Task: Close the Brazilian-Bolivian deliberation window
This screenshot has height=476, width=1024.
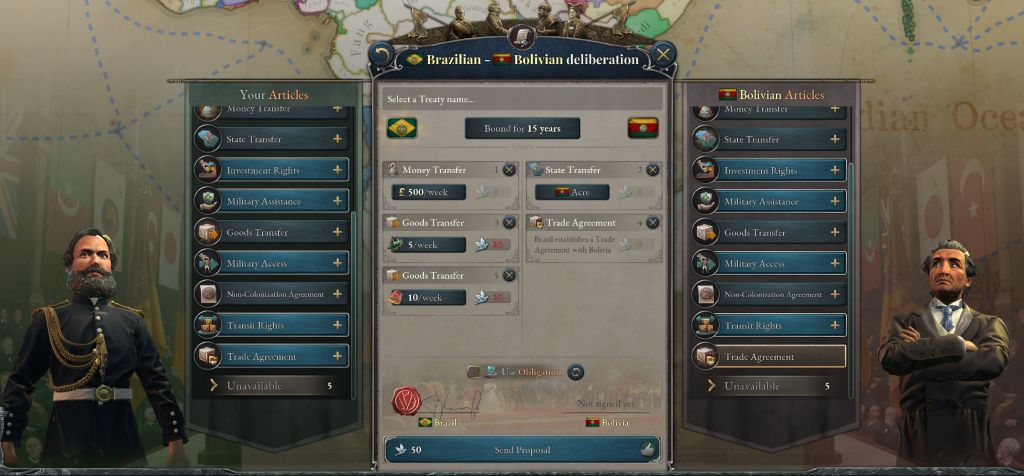Action: [662, 55]
